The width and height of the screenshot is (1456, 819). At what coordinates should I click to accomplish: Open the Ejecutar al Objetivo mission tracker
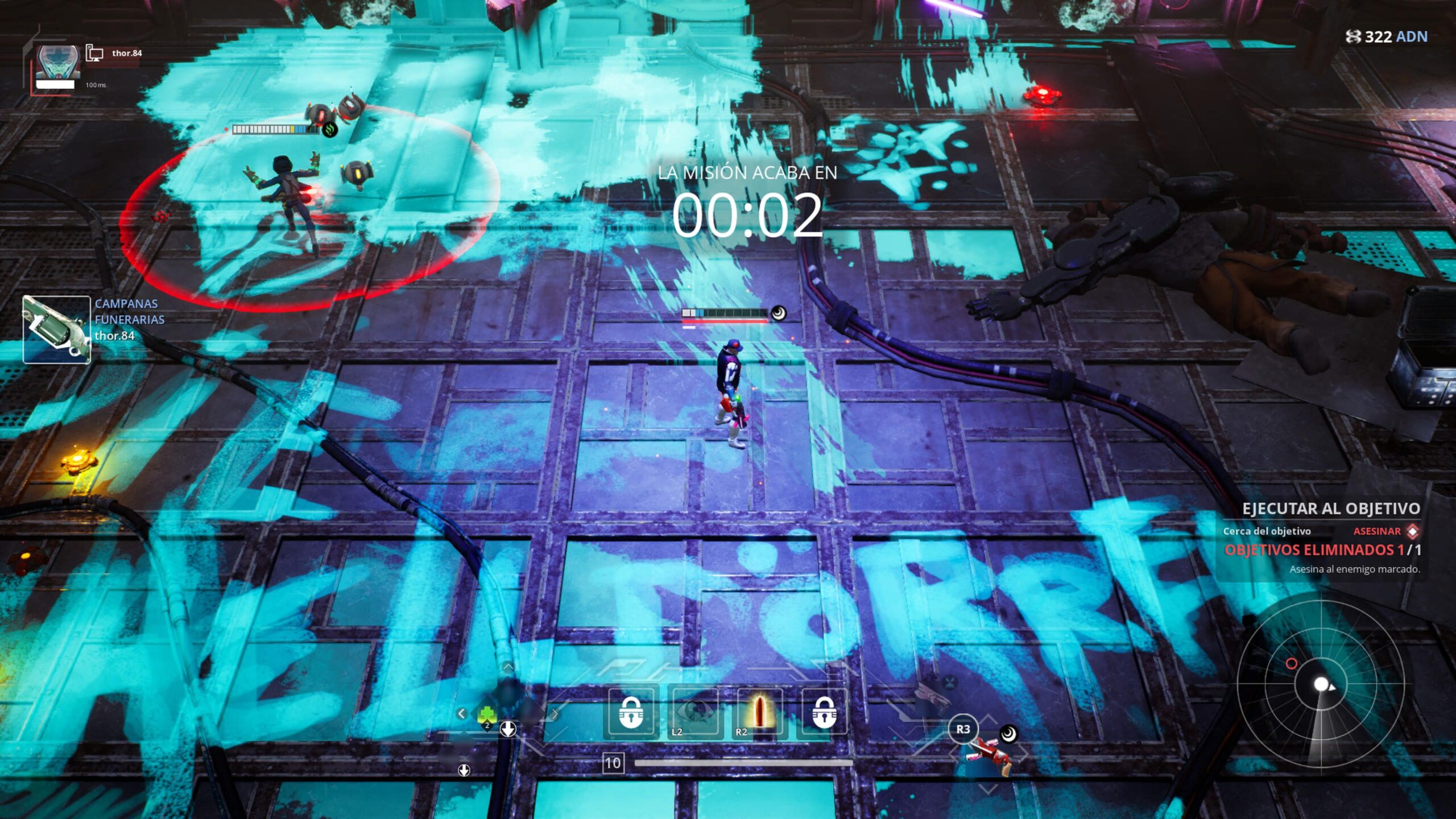(1330, 508)
